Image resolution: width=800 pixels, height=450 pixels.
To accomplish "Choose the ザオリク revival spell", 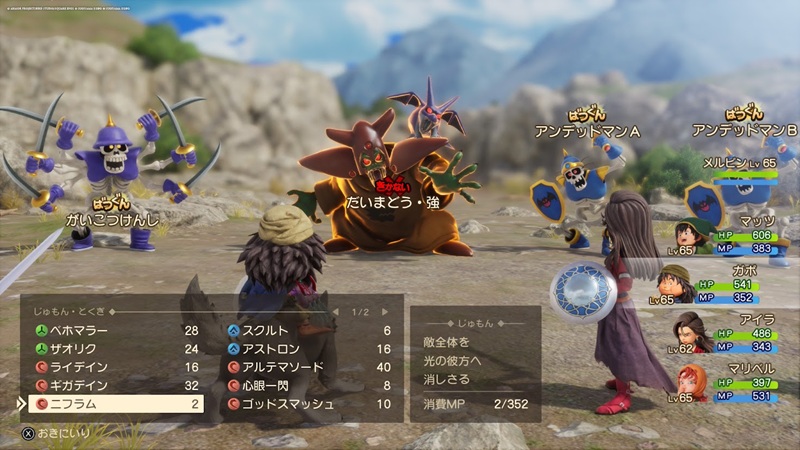I will pyautogui.click(x=110, y=349).
